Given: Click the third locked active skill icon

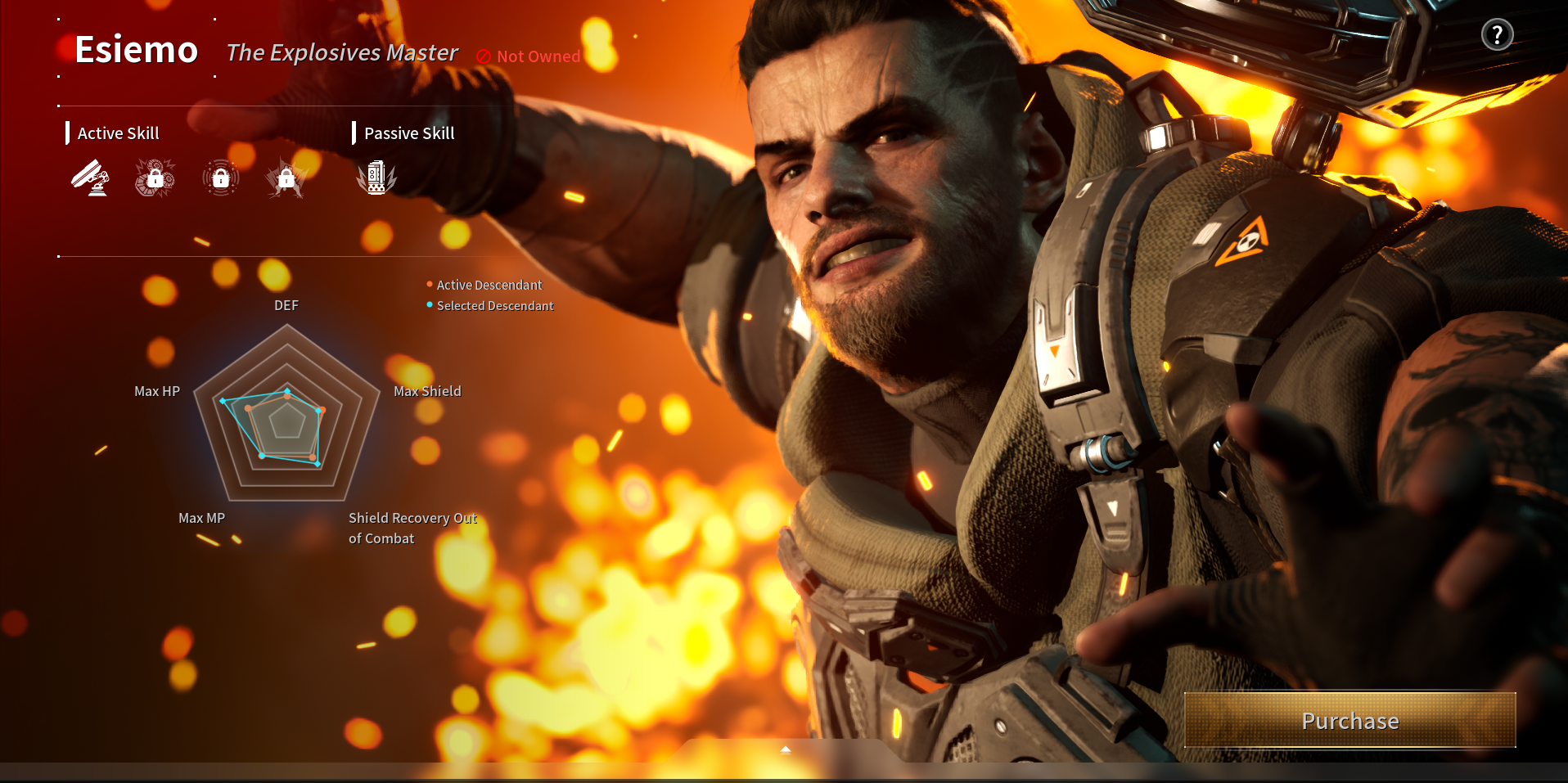Looking at the screenshot, I should click(220, 178).
